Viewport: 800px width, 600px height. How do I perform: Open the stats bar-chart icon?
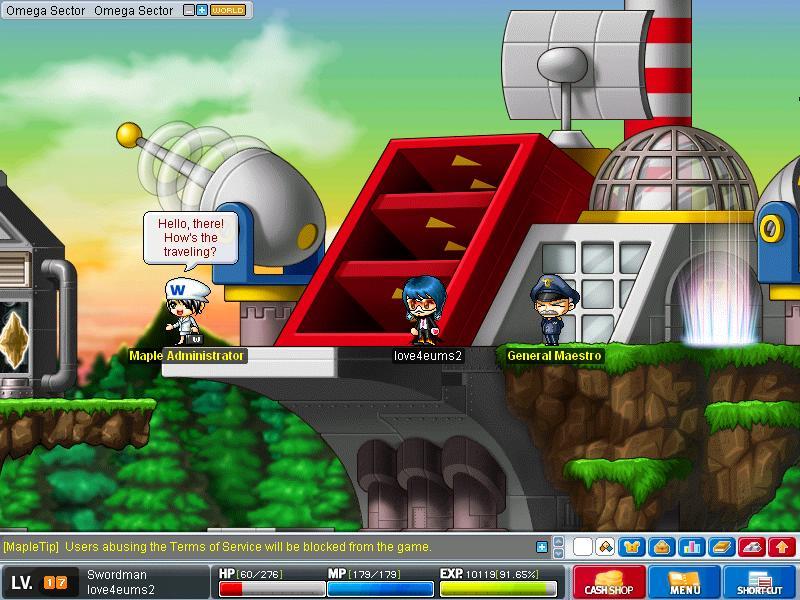(691, 547)
